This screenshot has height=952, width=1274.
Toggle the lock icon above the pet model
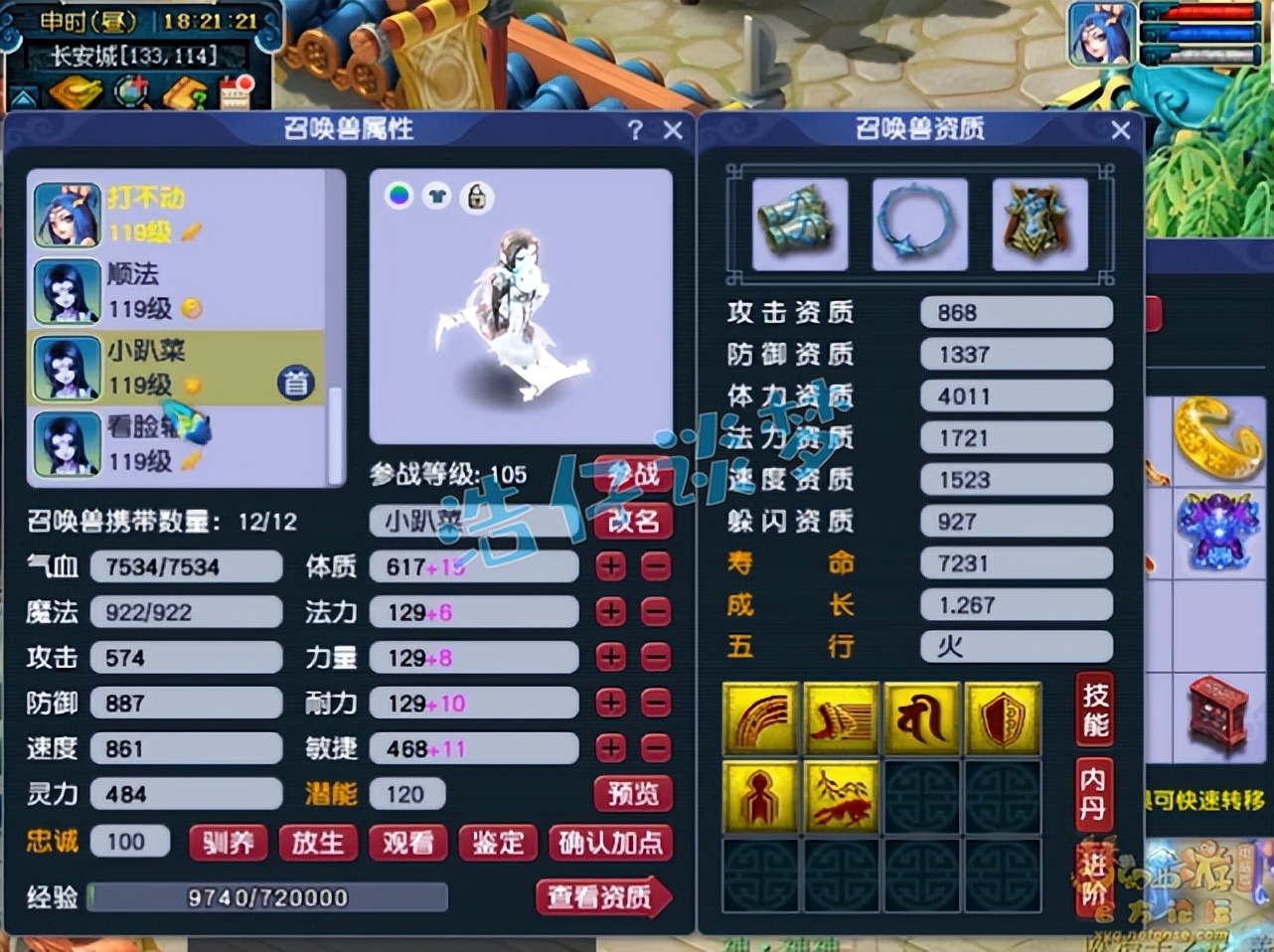[x=475, y=197]
